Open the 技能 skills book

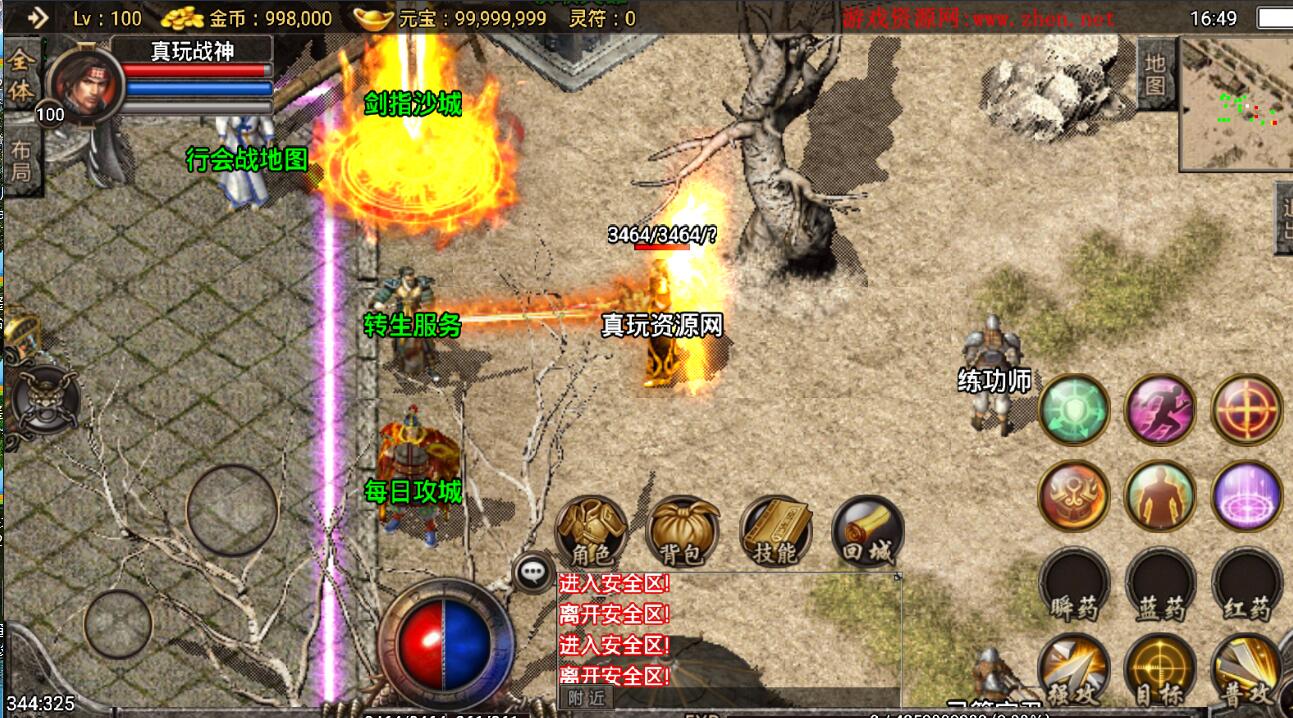(776, 530)
